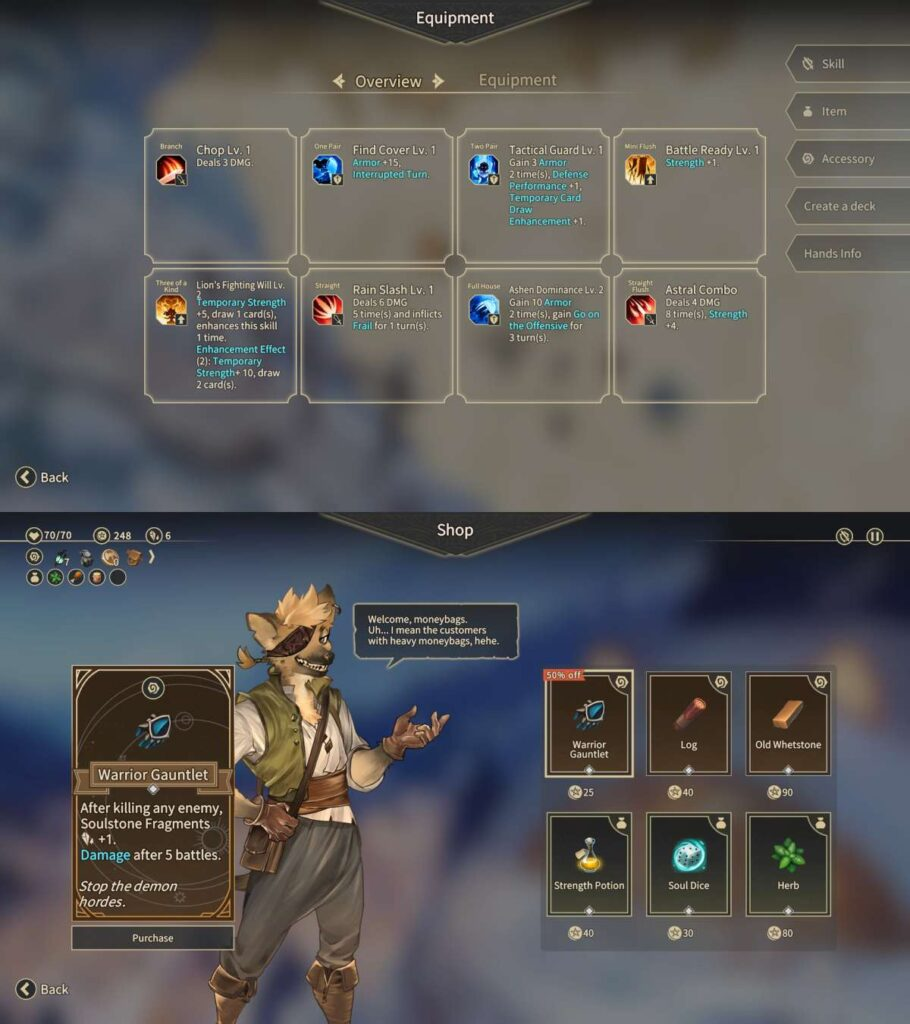Select the Find Cover Lv. 1 skill
The width and height of the screenshot is (910, 1024).
click(377, 195)
